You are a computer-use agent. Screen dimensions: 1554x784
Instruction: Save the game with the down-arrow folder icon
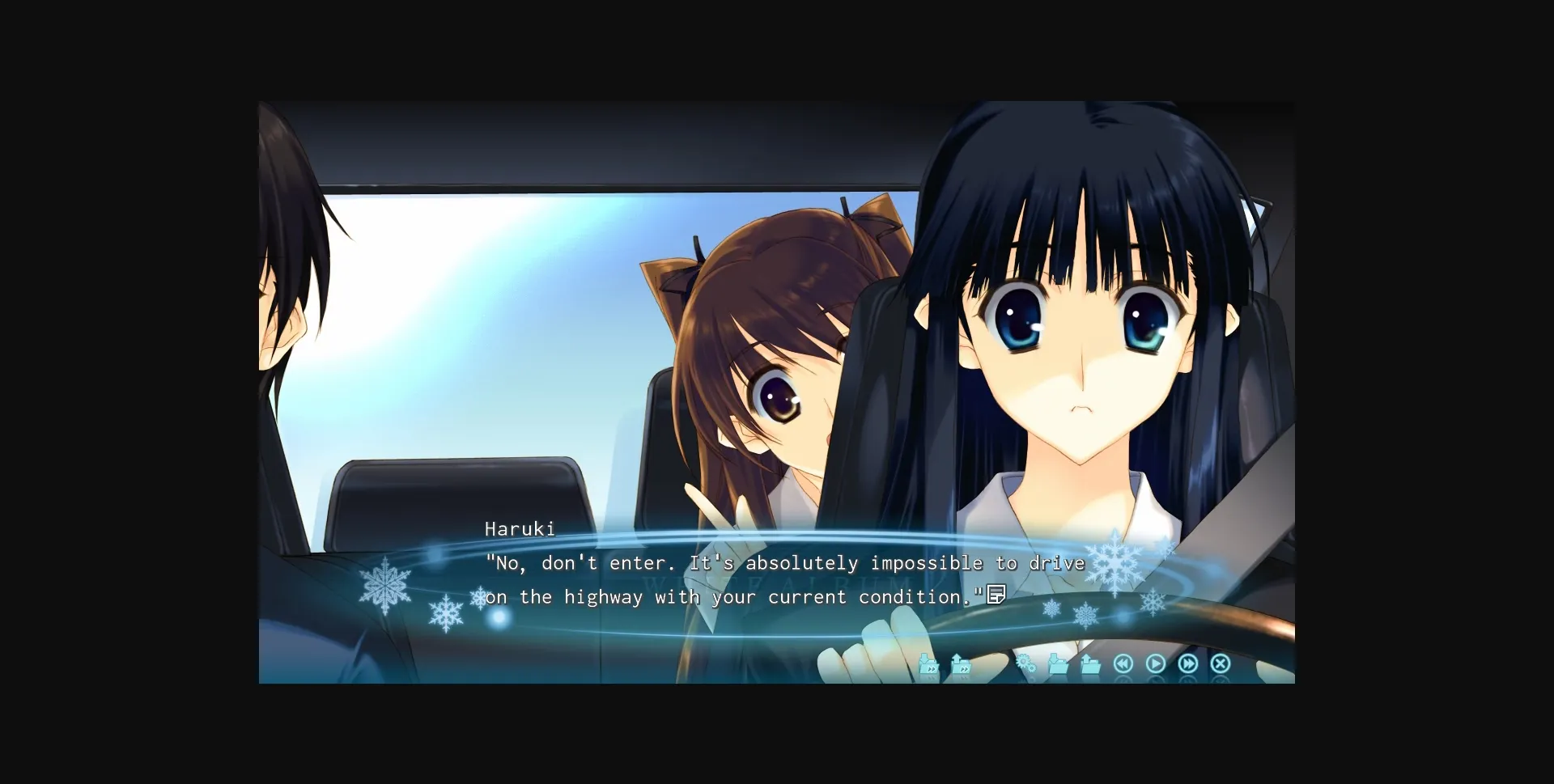1059,665
